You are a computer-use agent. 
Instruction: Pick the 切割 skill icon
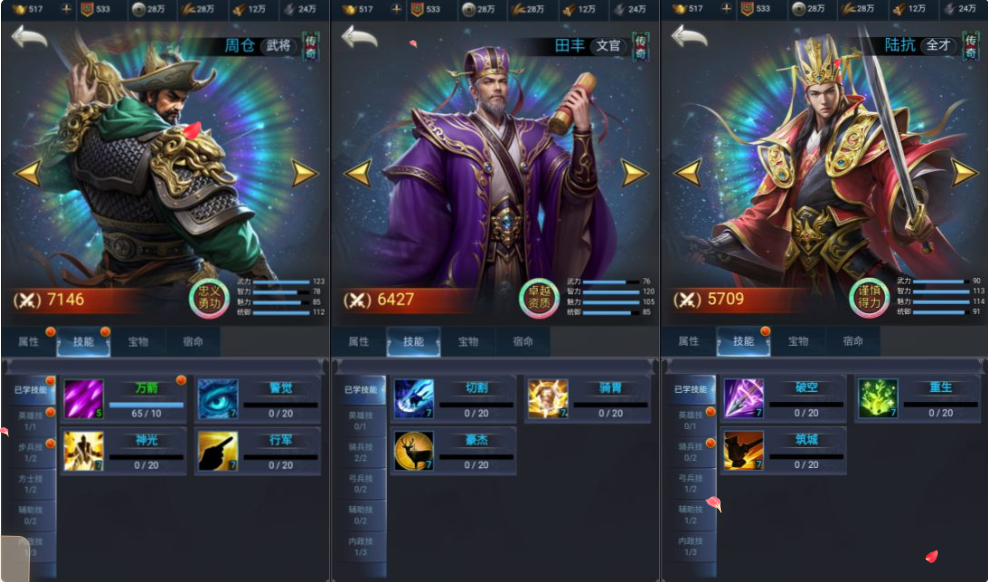(413, 399)
